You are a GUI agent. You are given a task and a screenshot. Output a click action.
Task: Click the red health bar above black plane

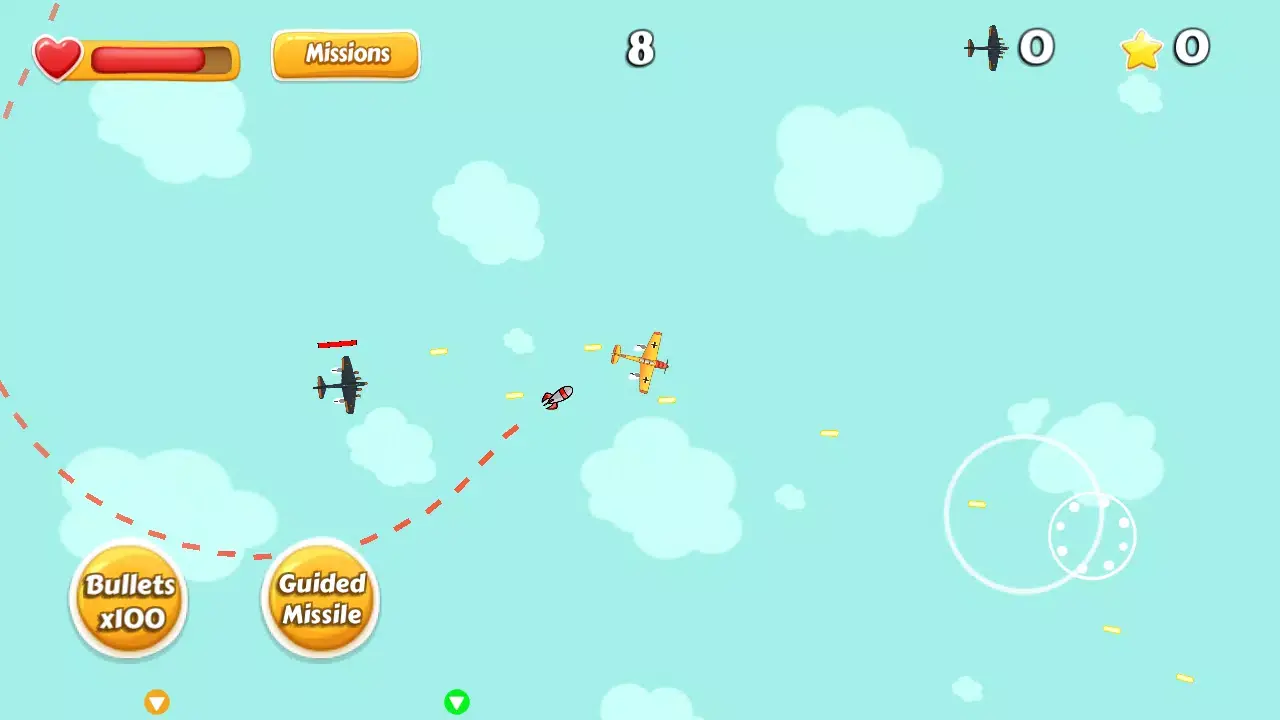point(339,343)
